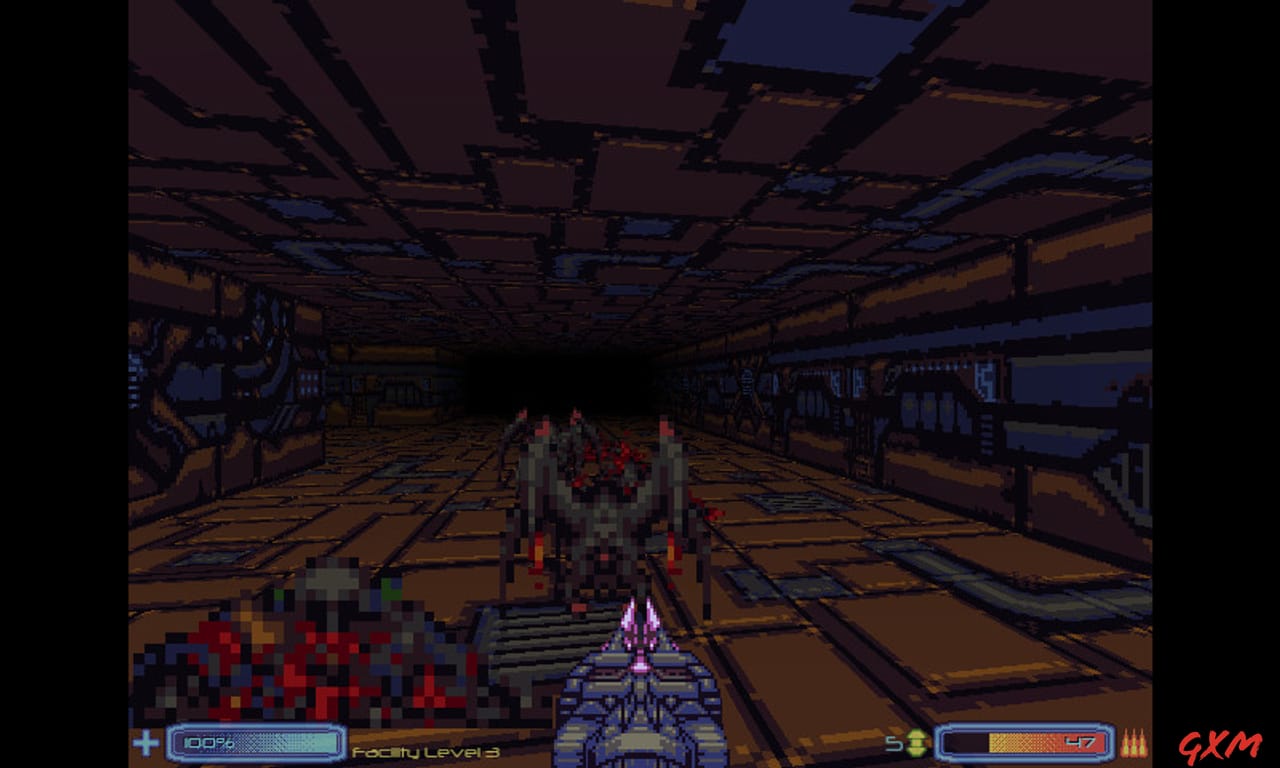This screenshot has height=768, width=1280.
Task: Click the crosshair in screen center
Action: click(640, 384)
